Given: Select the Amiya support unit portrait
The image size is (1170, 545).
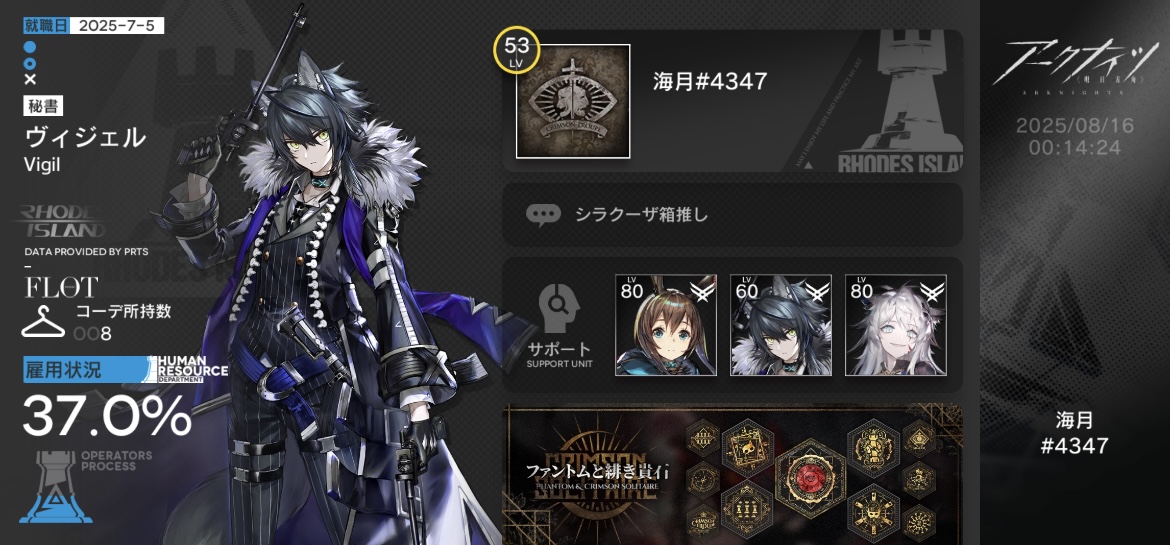Looking at the screenshot, I should point(665,325).
